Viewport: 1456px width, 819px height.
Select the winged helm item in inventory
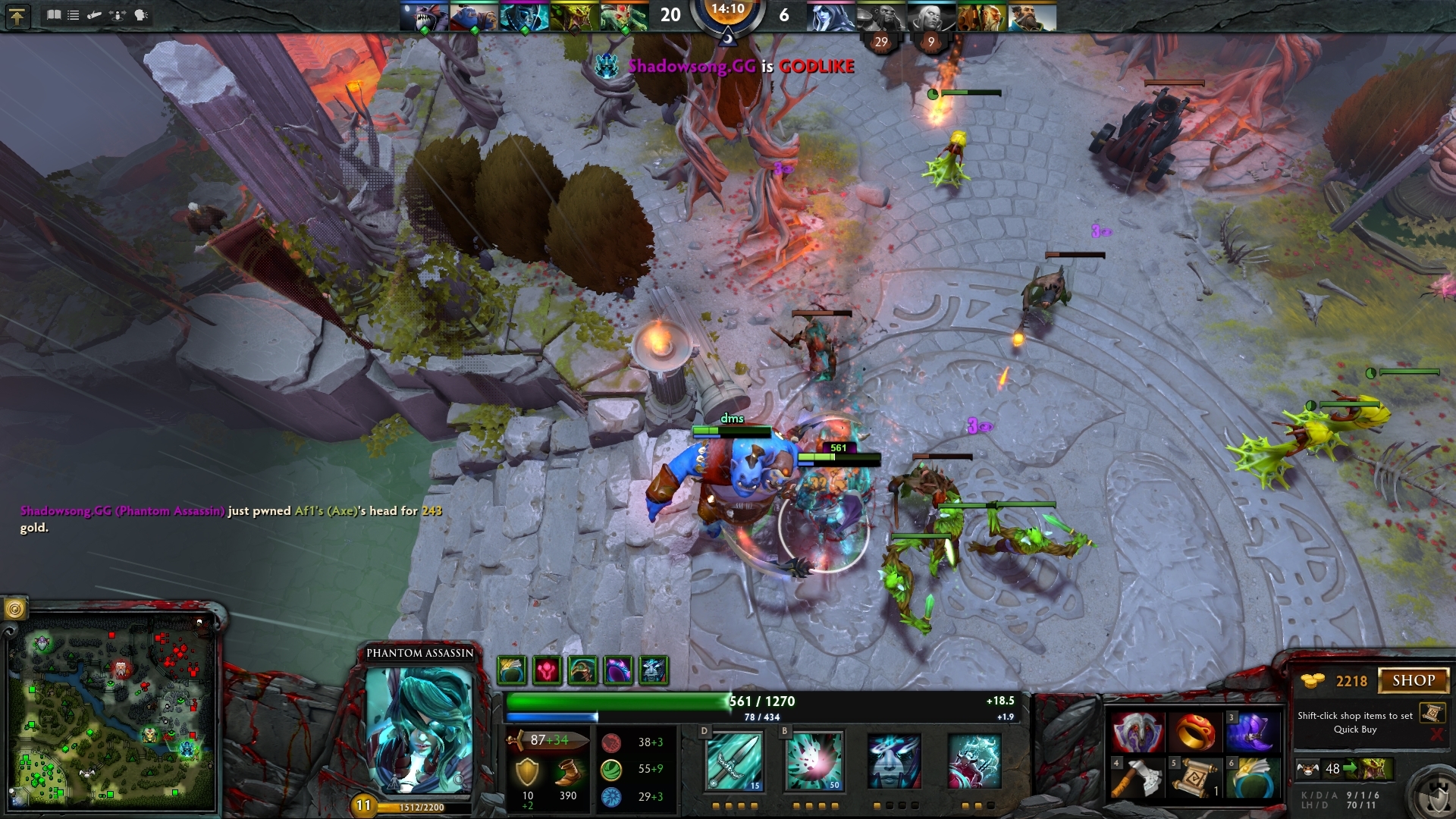(1137, 733)
